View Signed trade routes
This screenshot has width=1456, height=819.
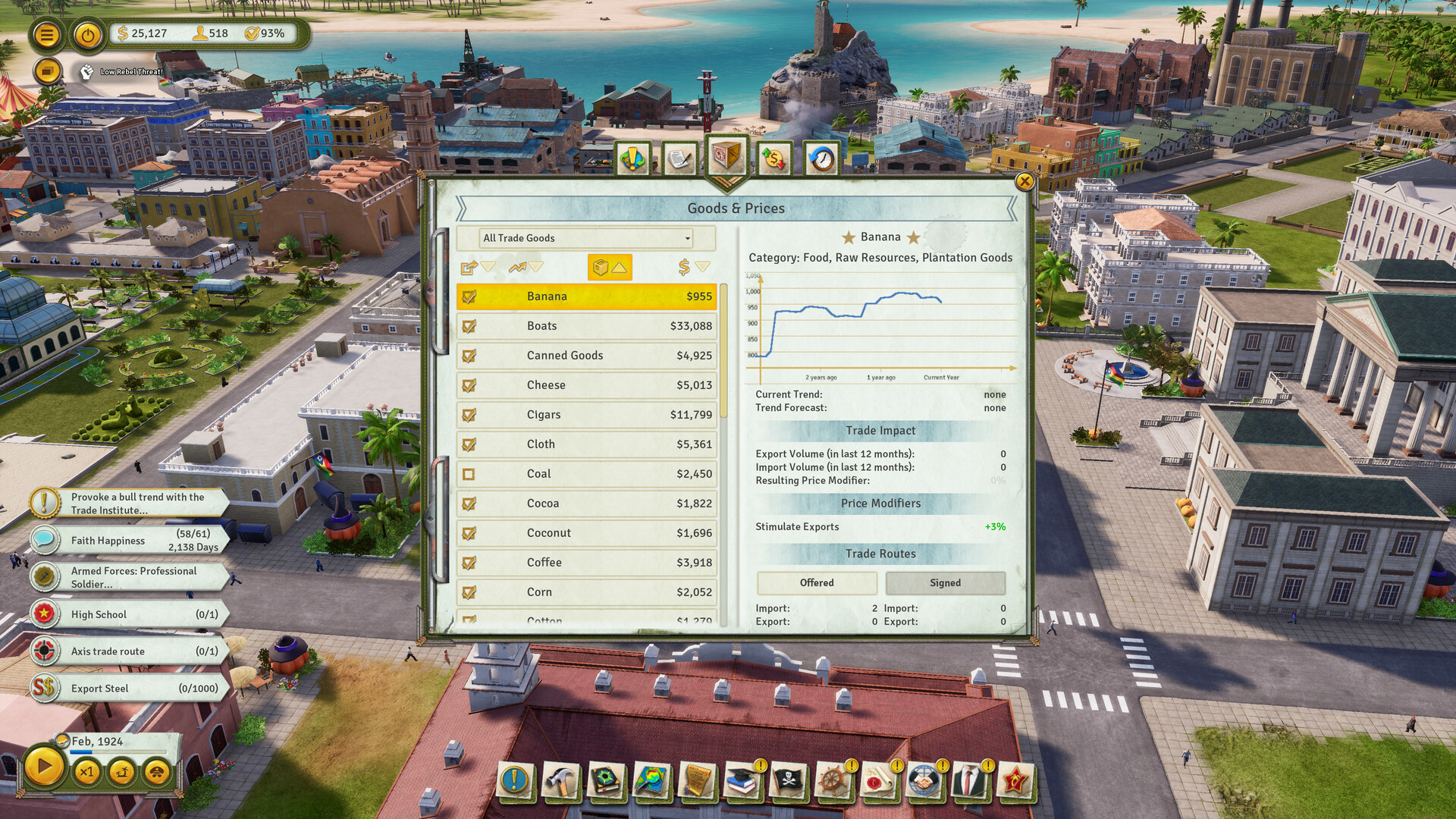click(x=945, y=582)
